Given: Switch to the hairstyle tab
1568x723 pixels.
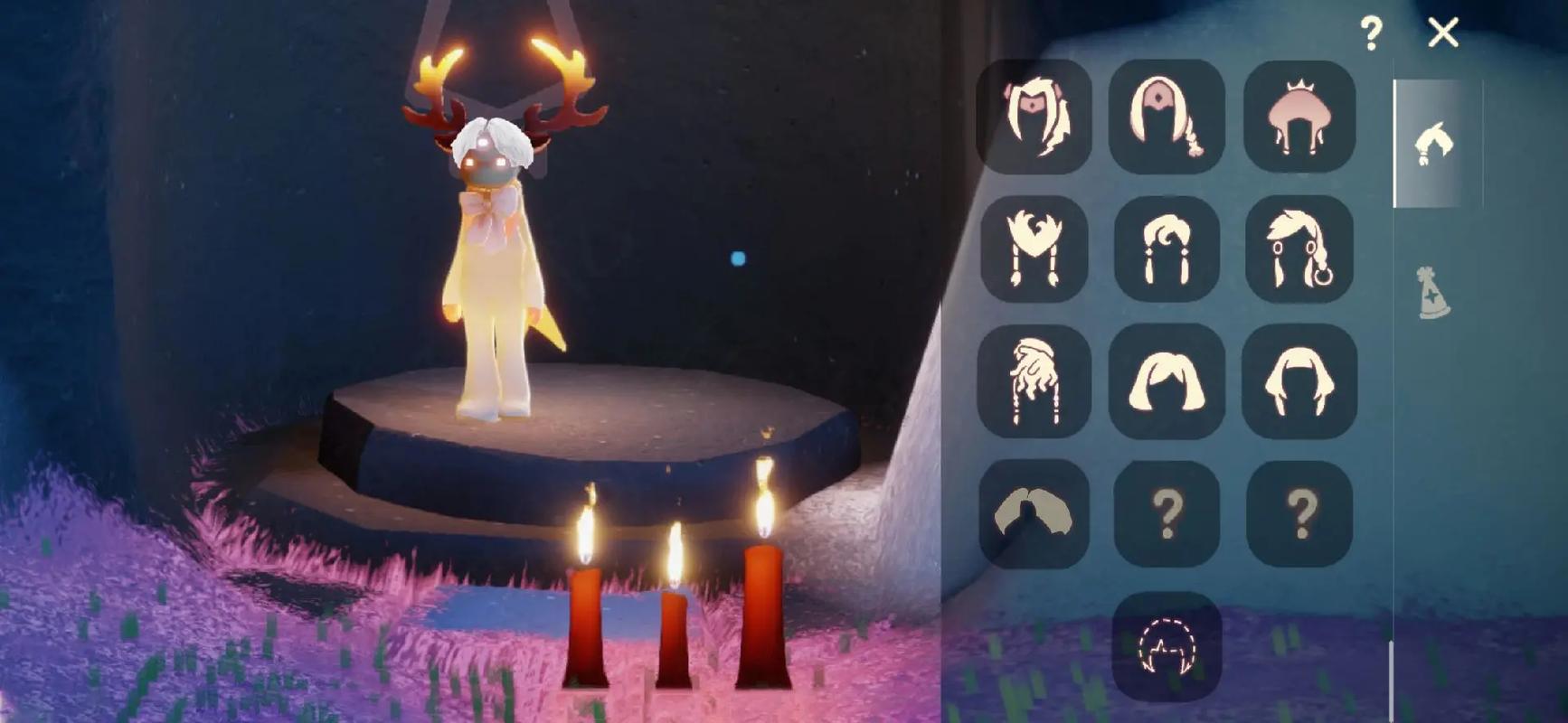Looking at the screenshot, I should (x=1436, y=144).
